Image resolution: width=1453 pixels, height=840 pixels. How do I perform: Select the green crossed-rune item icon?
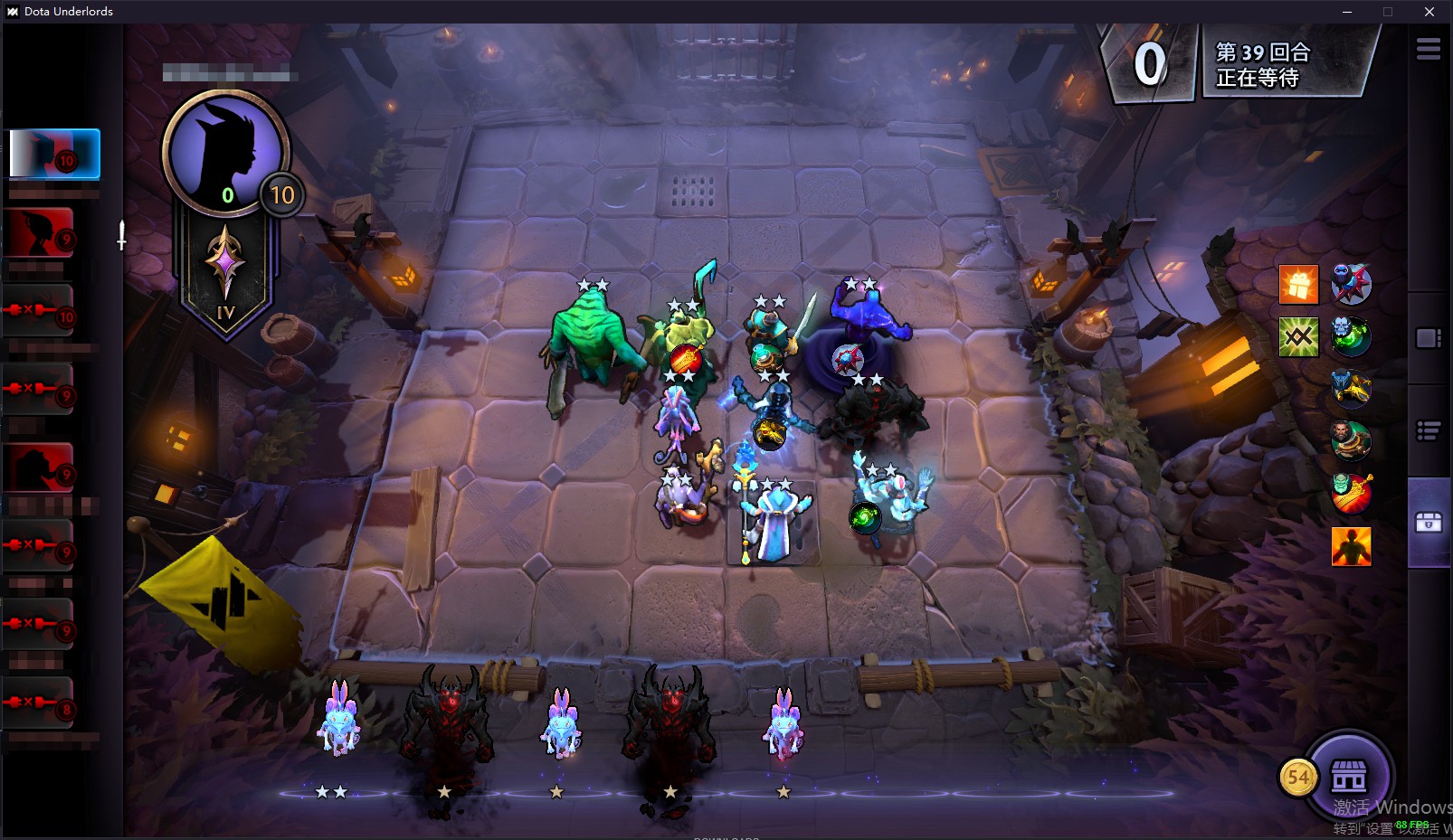pos(1298,337)
